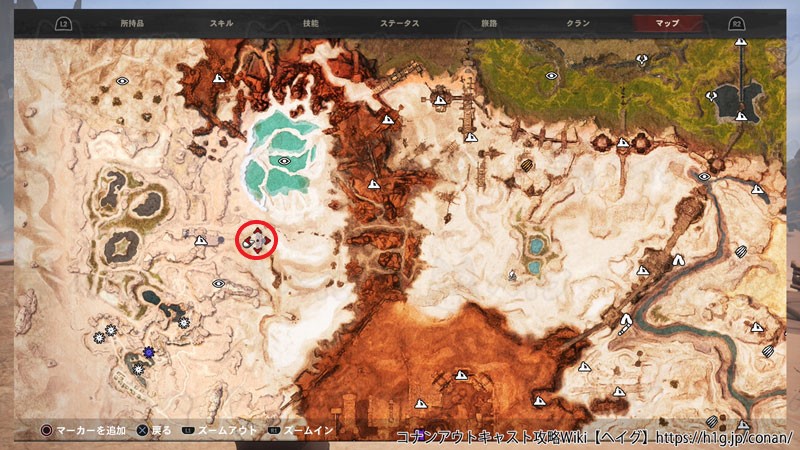Click the eye marker on the turquoise lake
The width and height of the screenshot is (800, 450).
tap(285, 160)
